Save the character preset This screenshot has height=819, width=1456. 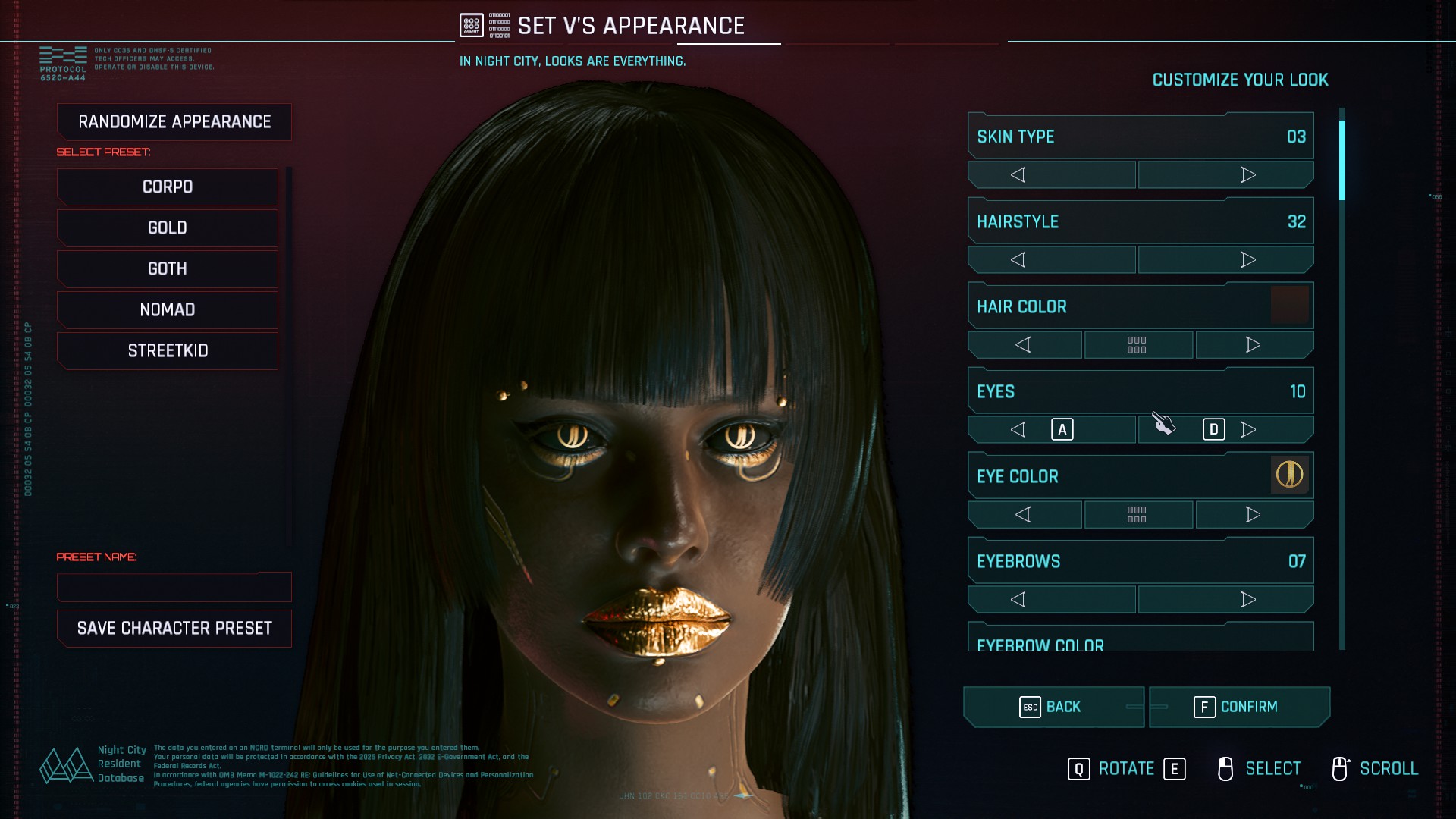coord(174,629)
